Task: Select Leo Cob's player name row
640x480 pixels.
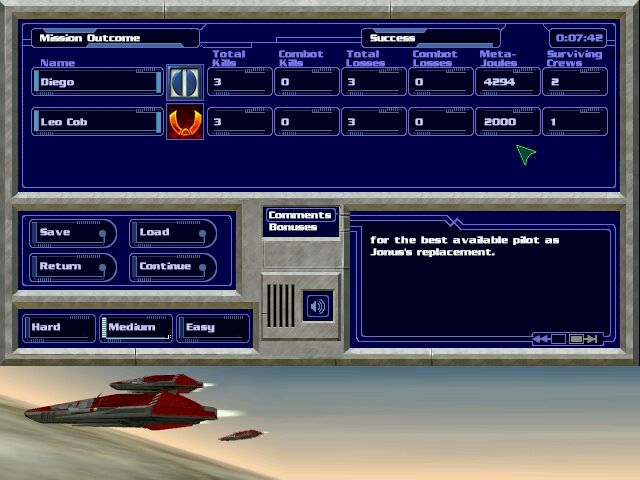Action: [x=97, y=122]
